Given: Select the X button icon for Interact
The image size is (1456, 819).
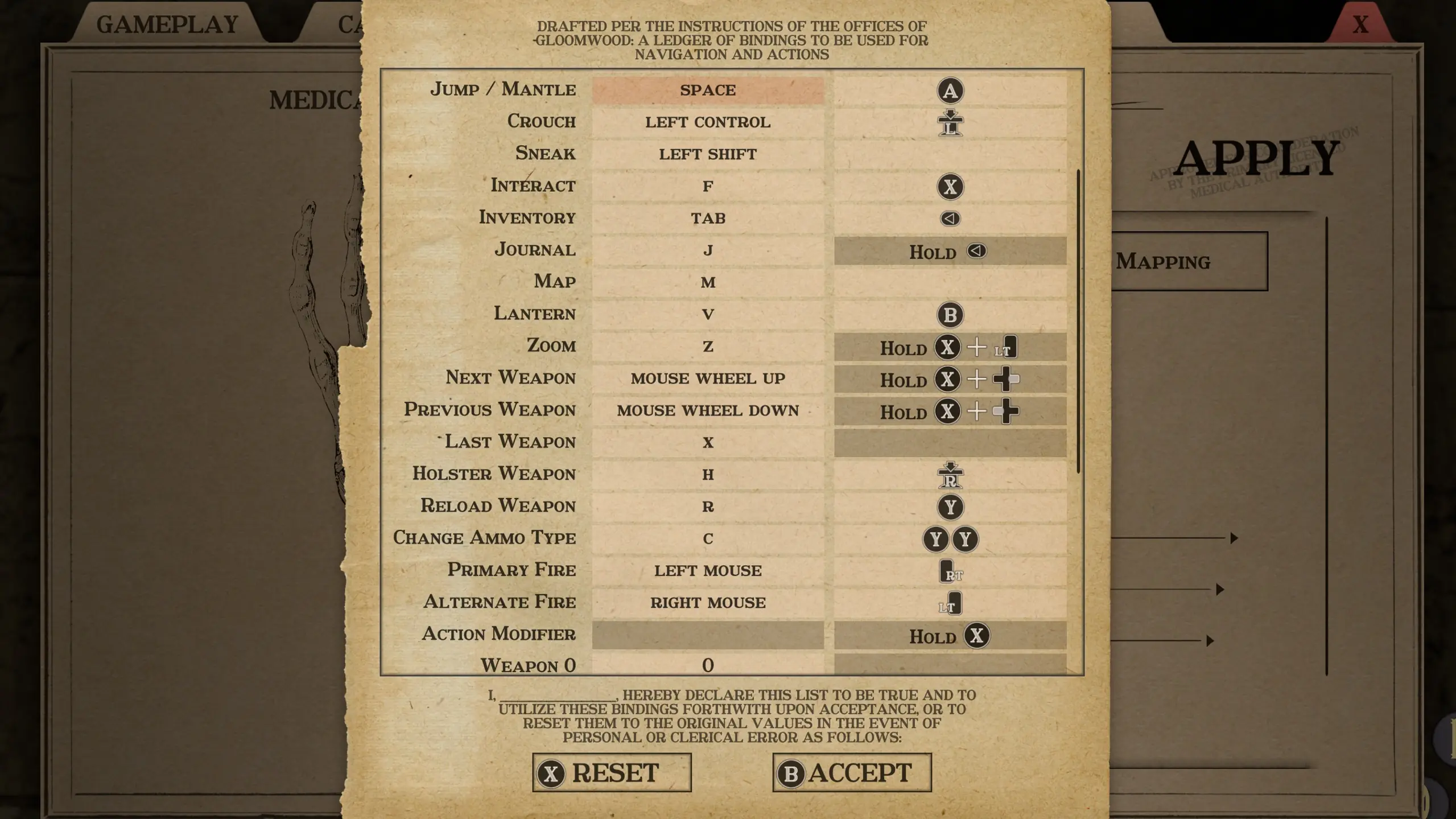Looking at the screenshot, I should tap(951, 187).
